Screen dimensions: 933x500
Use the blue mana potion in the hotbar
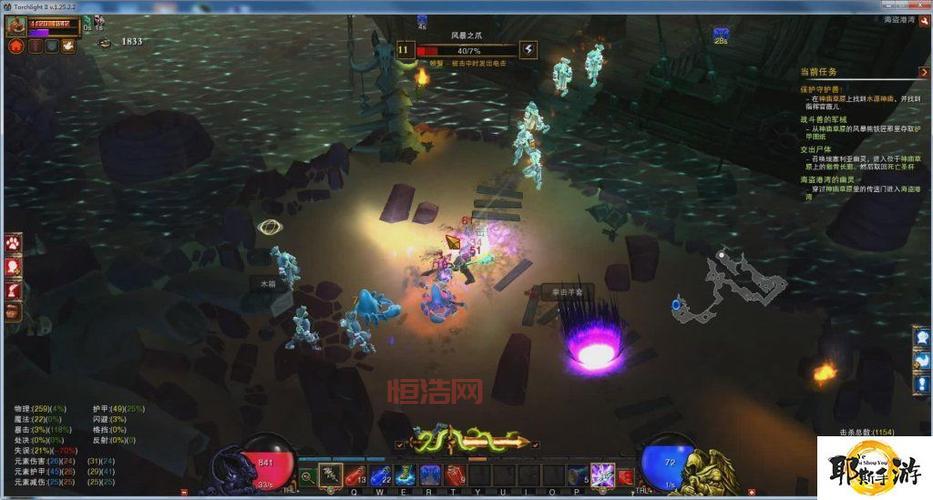point(380,476)
